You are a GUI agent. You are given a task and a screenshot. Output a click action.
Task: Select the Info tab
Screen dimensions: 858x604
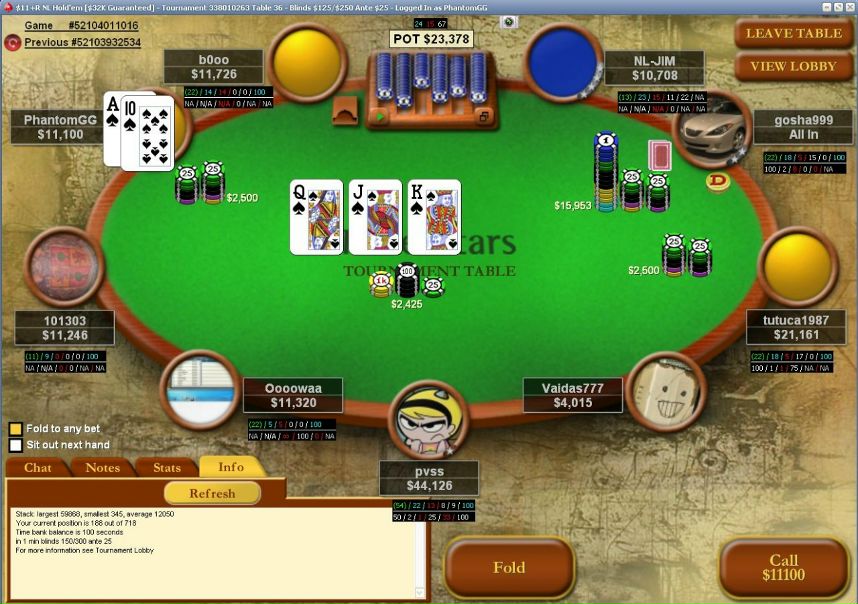230,467
